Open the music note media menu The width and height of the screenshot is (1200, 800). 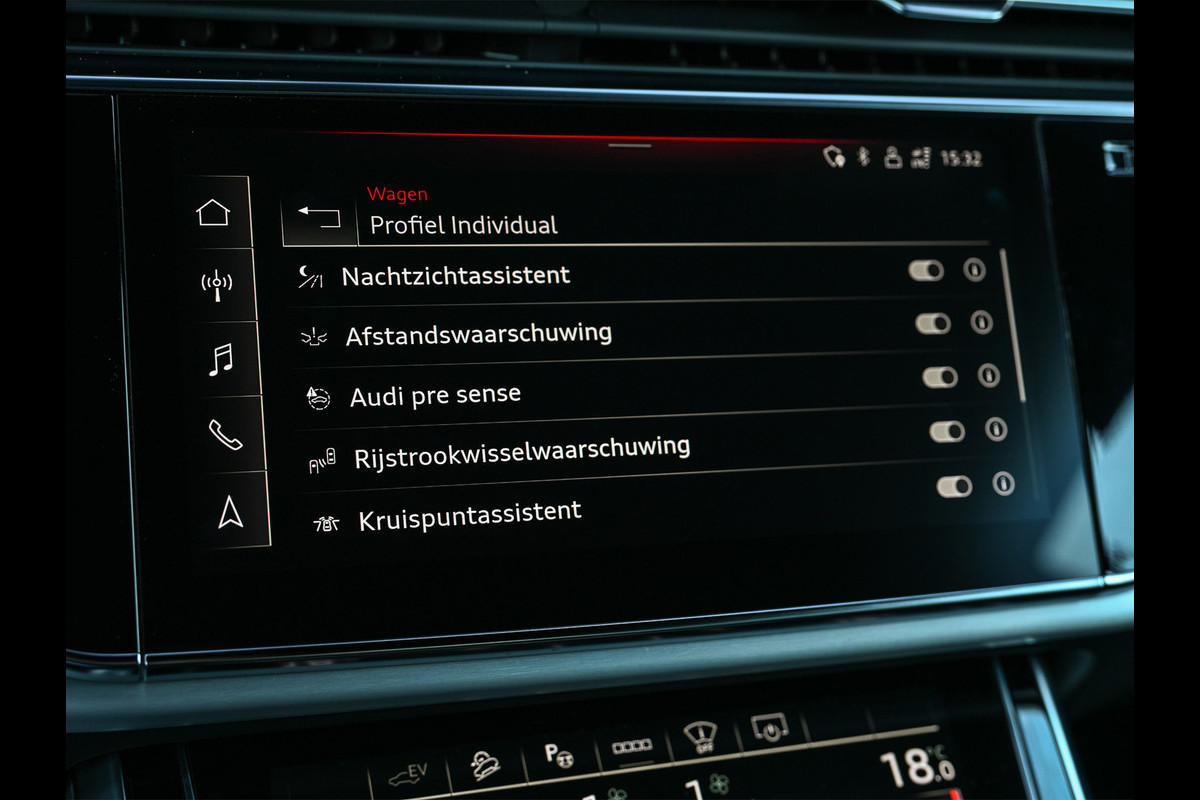[x=221, y=358]
